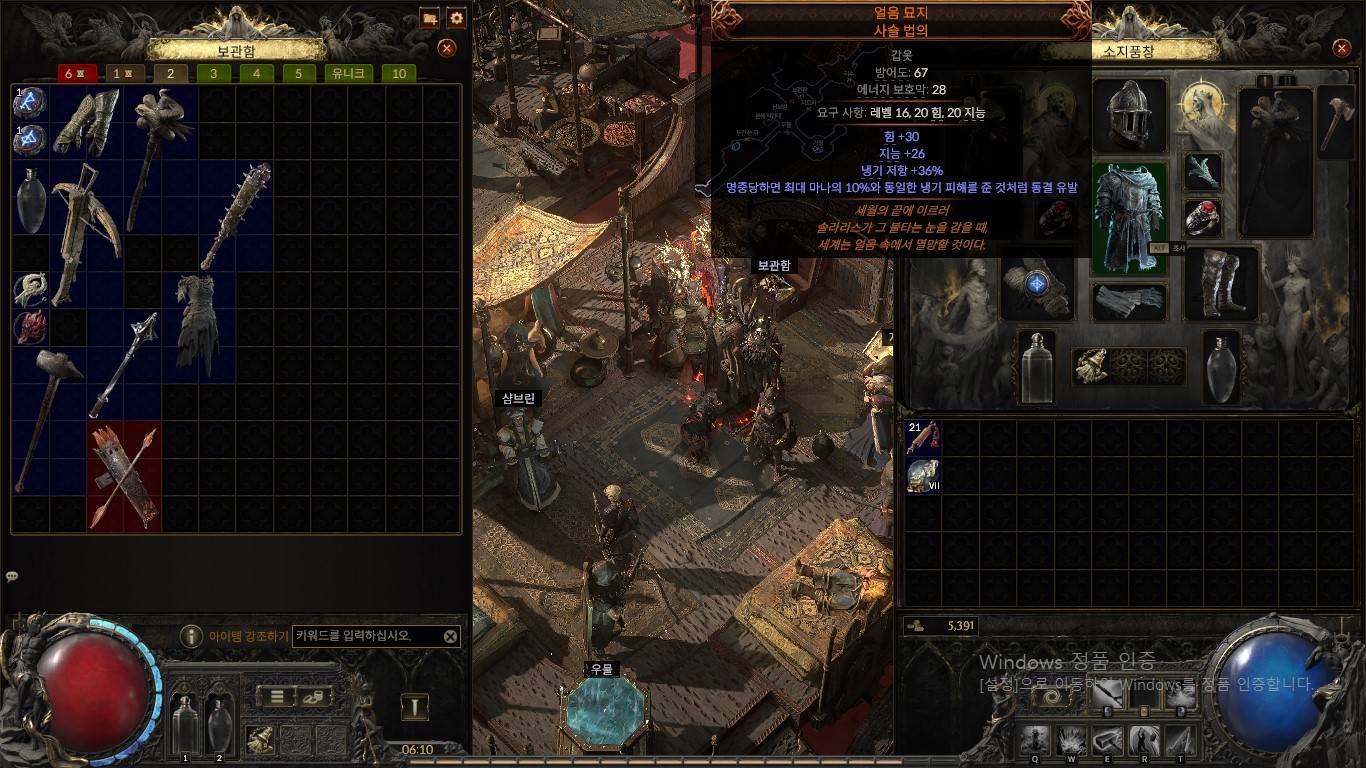This screenshot has height=768, width=1366.
Task: Switch to stash tab 5
Action: pos(299,73)
